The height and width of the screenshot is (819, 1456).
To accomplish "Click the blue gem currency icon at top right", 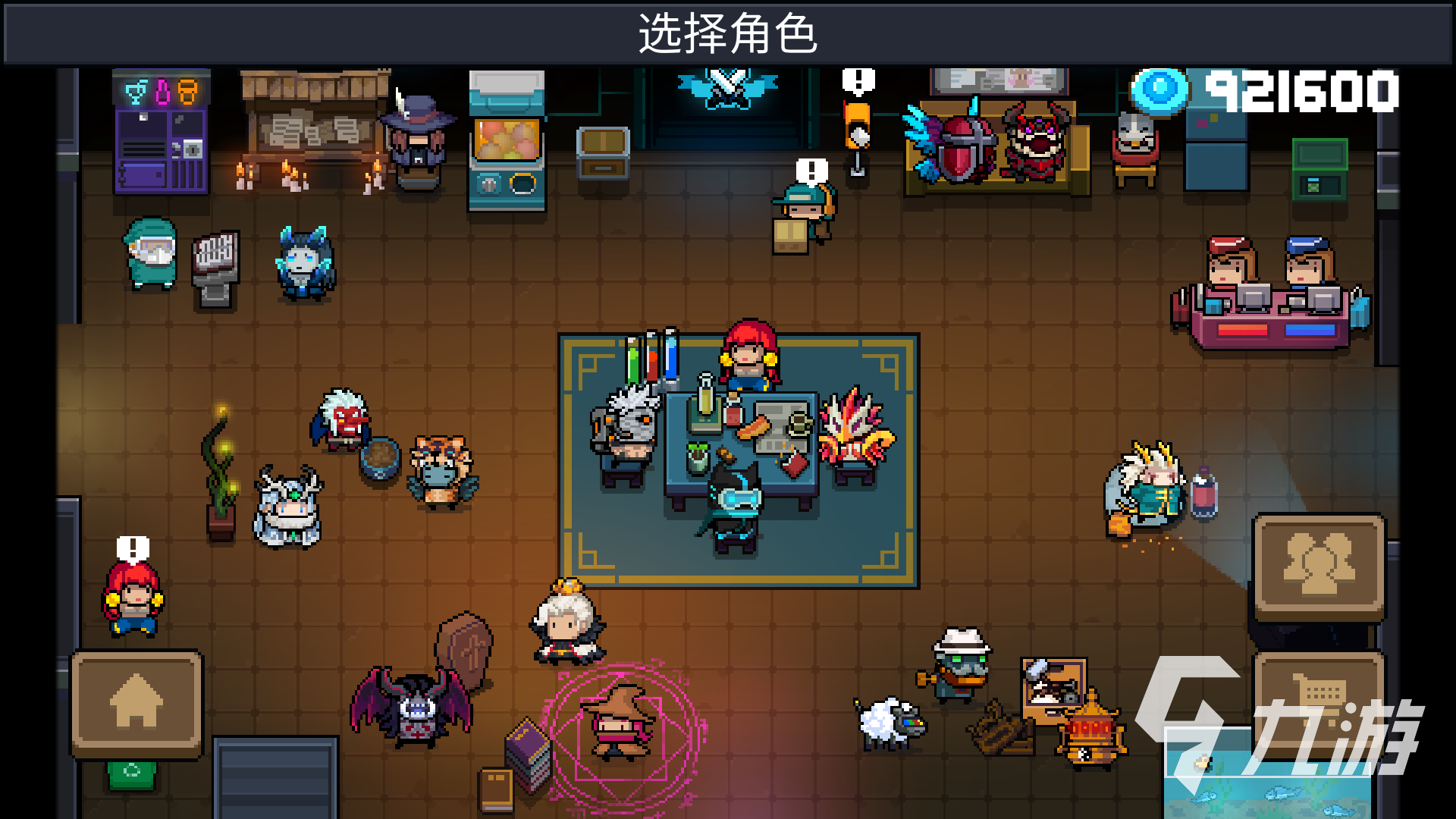I will (1159, 91).
